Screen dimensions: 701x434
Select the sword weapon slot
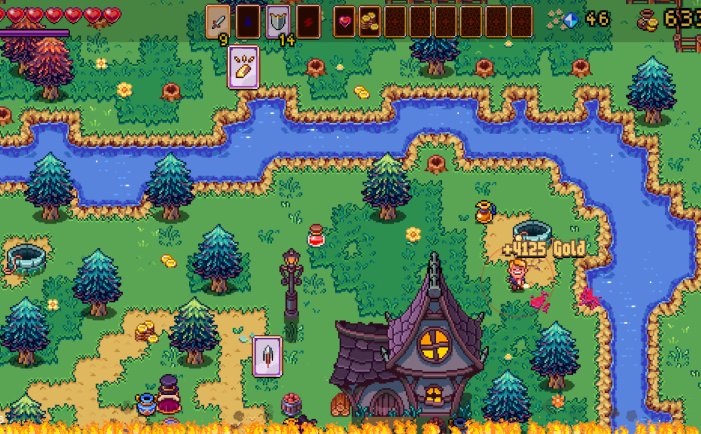(219, 20)
